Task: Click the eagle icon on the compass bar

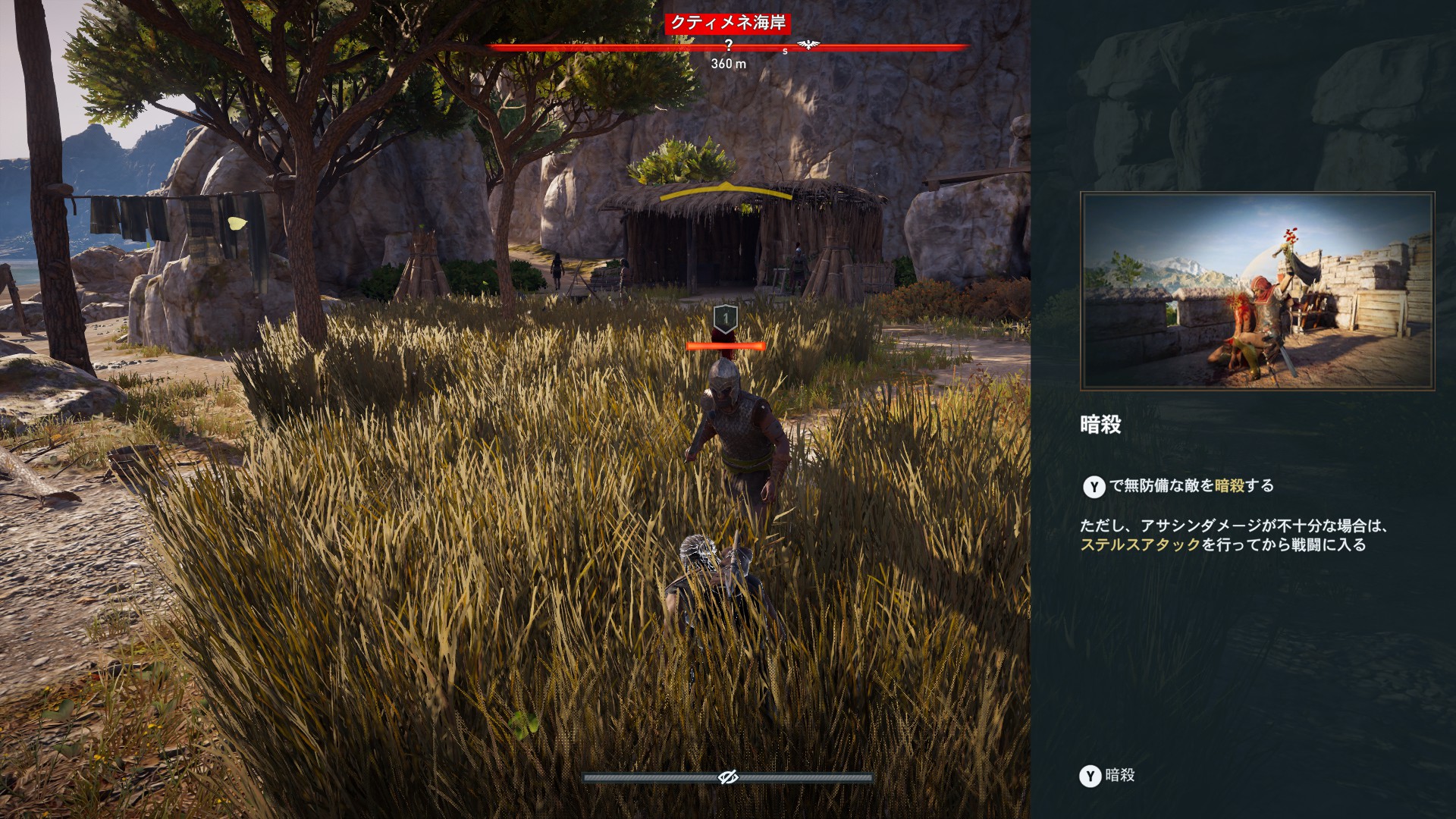Action: tap(808, 45)
